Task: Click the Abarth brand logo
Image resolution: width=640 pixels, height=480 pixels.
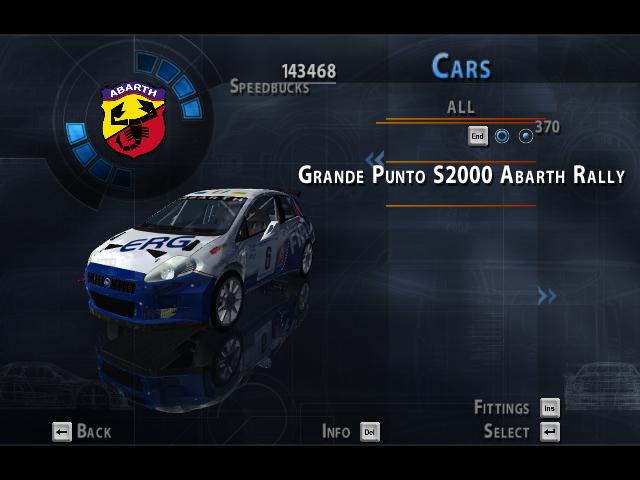Action: point(127,118)
